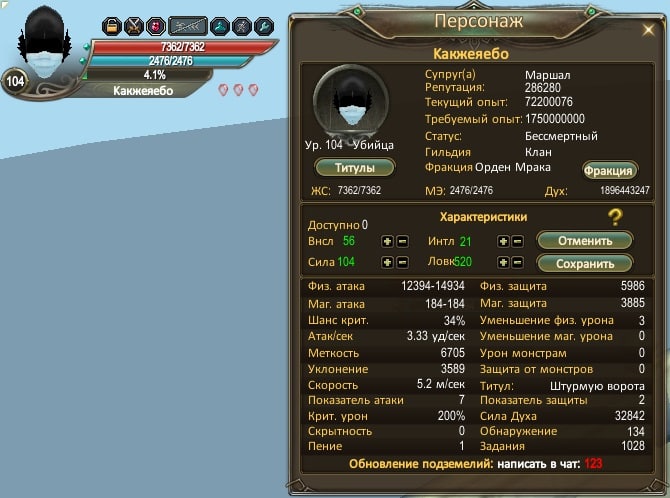
Task: Decrease the Вынсл stat with minus
Action: 401,241
